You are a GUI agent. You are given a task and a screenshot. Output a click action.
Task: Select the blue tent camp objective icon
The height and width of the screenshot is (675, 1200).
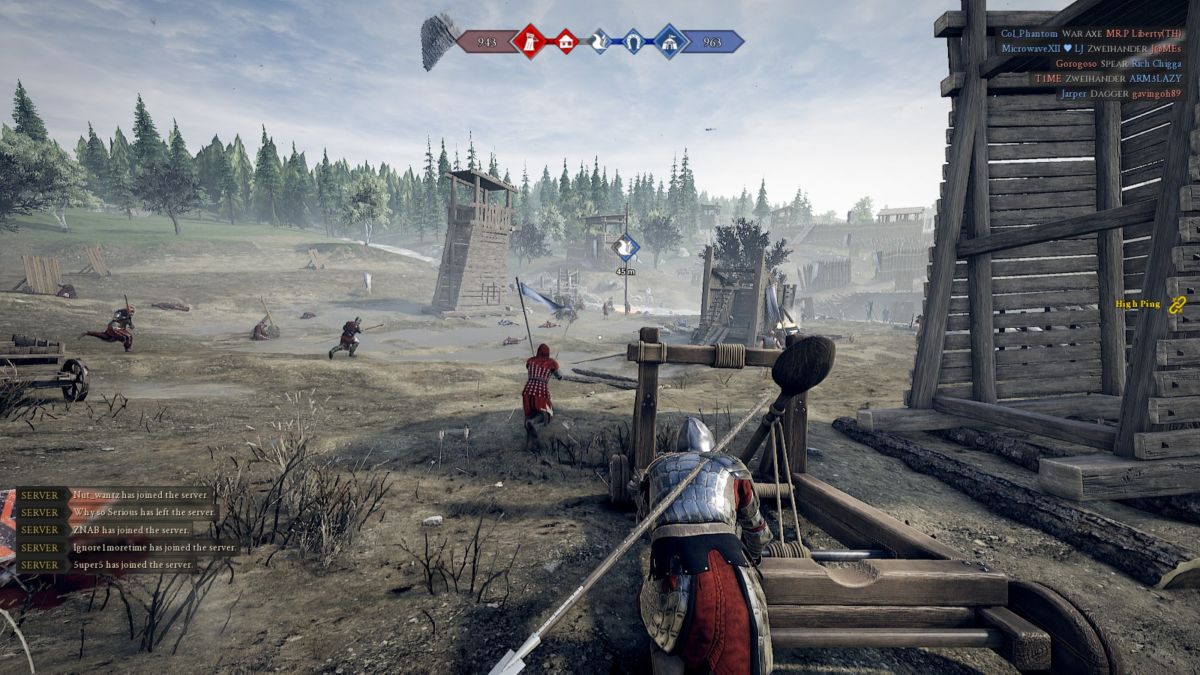[669, 41]
